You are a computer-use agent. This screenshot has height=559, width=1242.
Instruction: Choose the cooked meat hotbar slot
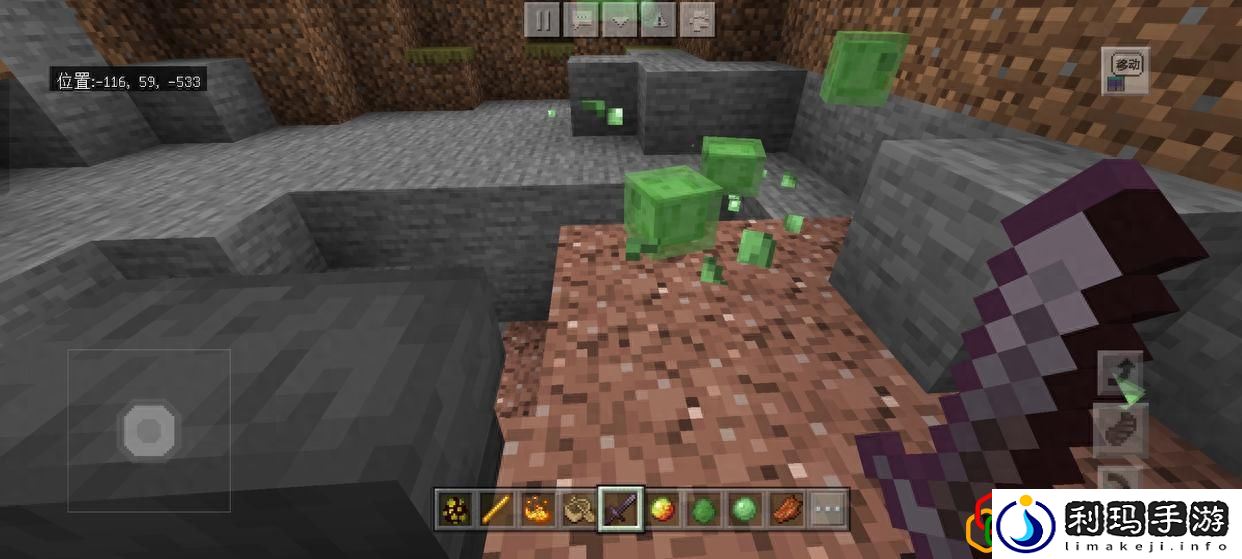coord(785,509)
